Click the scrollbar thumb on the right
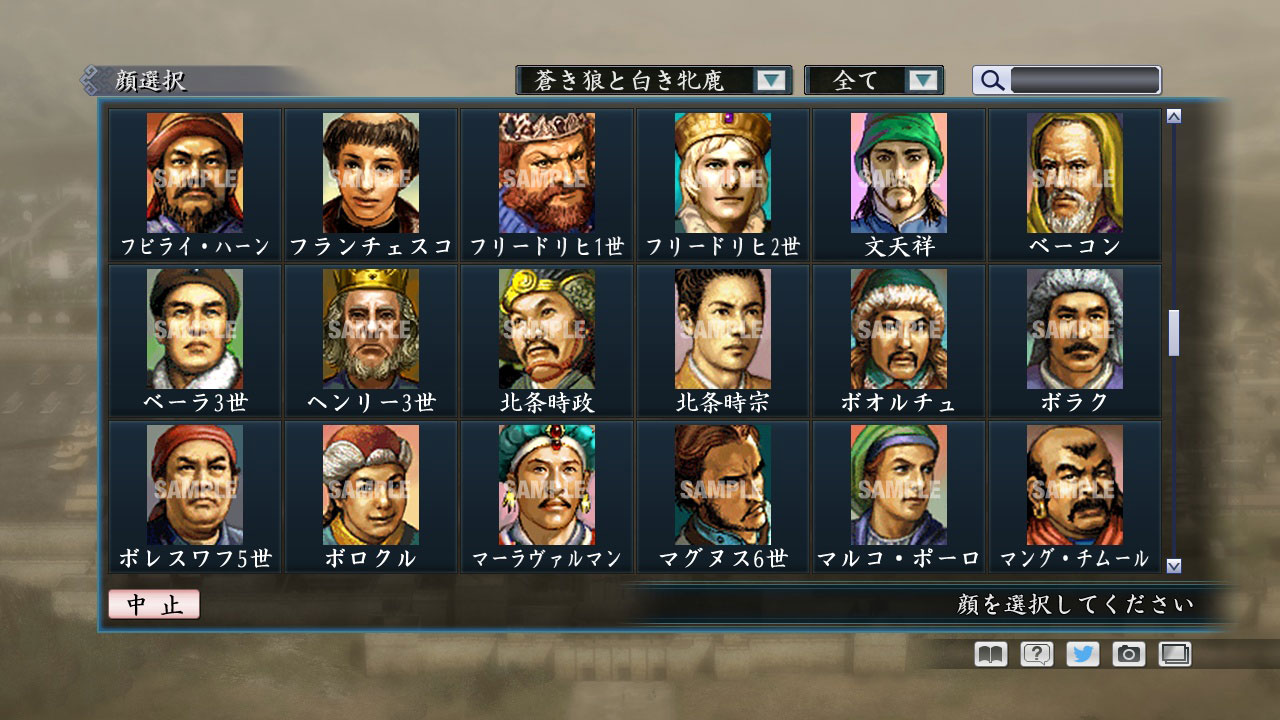This screenshot has height=720, width=1280. (x=1172, y=330)
